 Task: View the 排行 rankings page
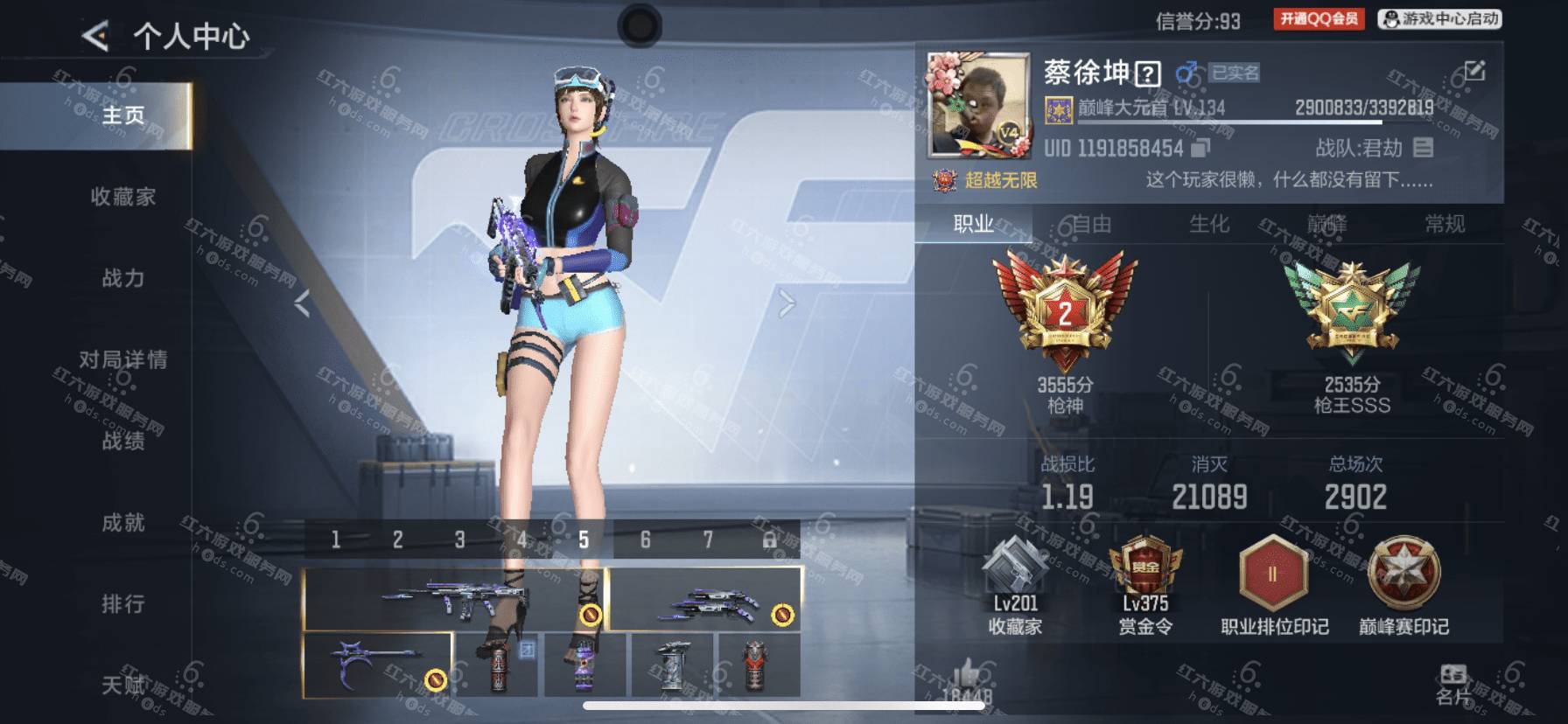[122, 603]
